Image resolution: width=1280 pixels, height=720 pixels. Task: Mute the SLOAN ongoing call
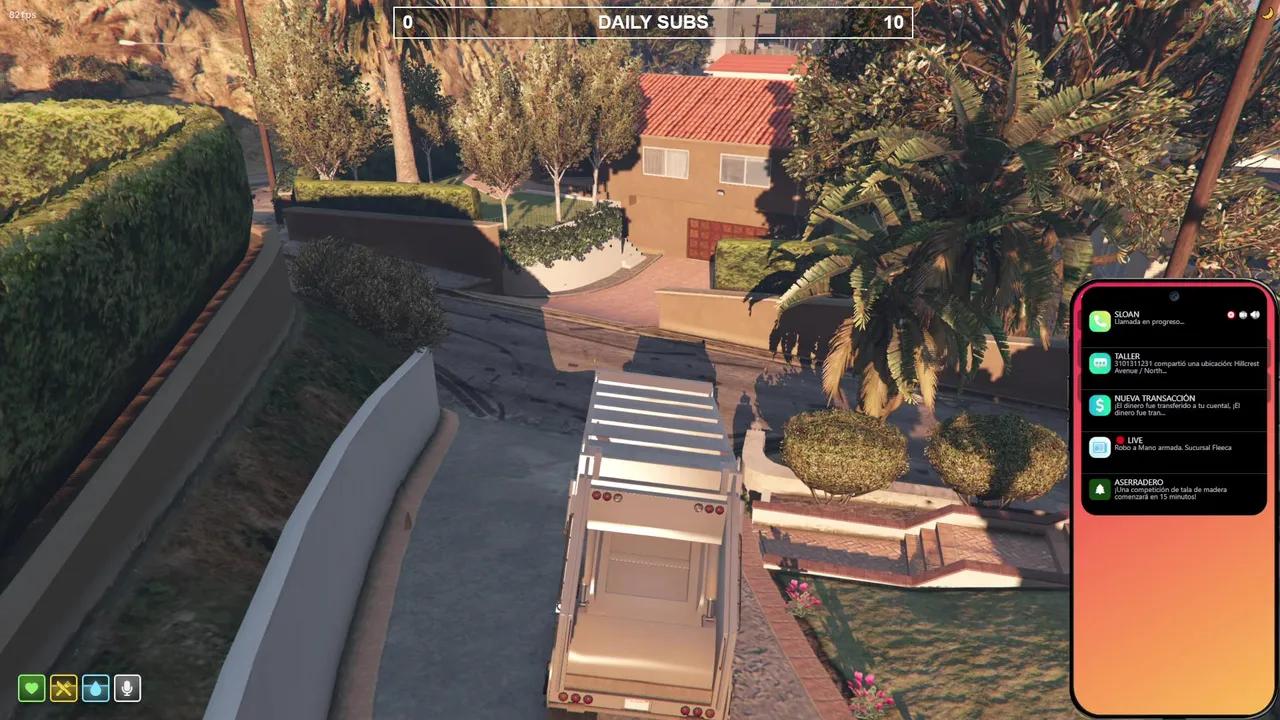coord(1243,315)
